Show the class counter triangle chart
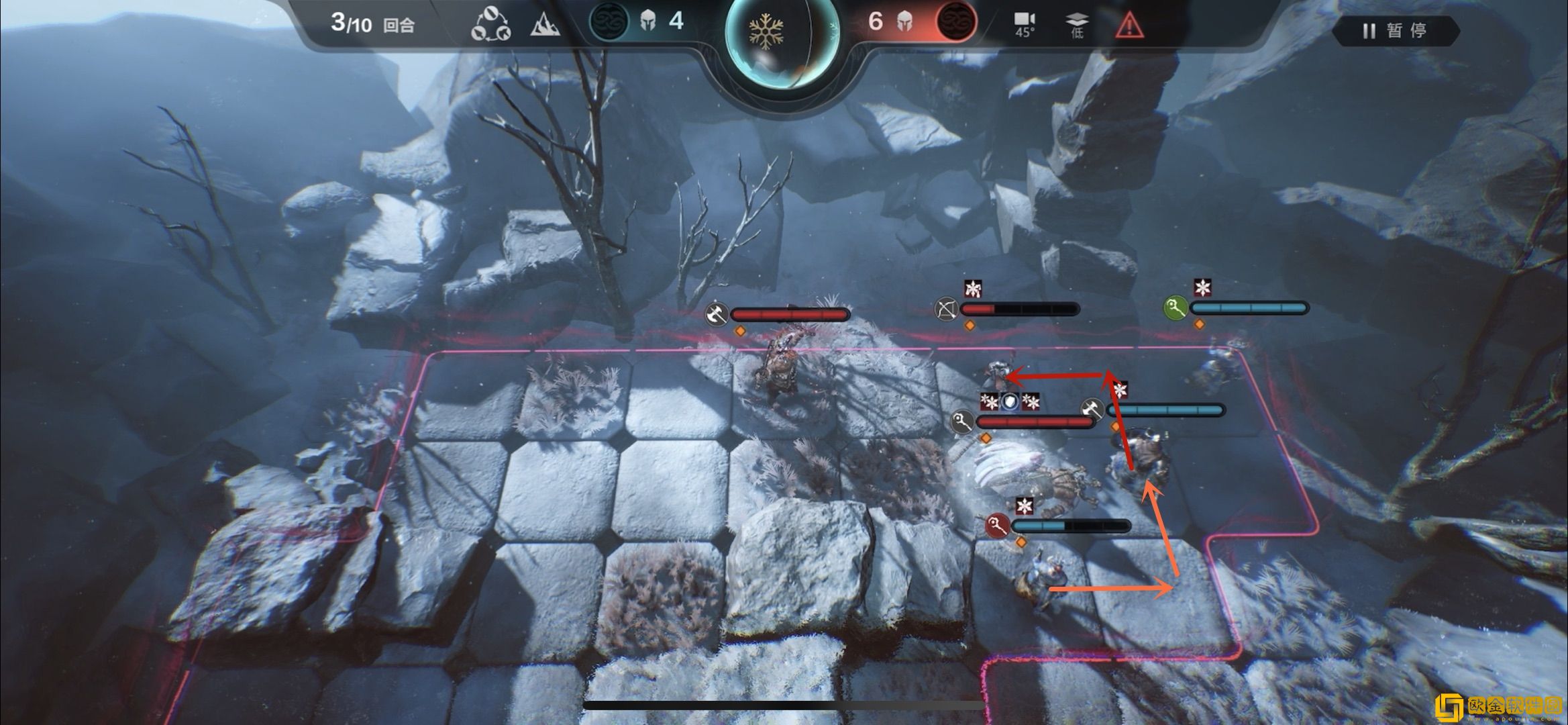The height and width of the screenshot is (725, 1568). pyautogui.click(x=490, y=26)
